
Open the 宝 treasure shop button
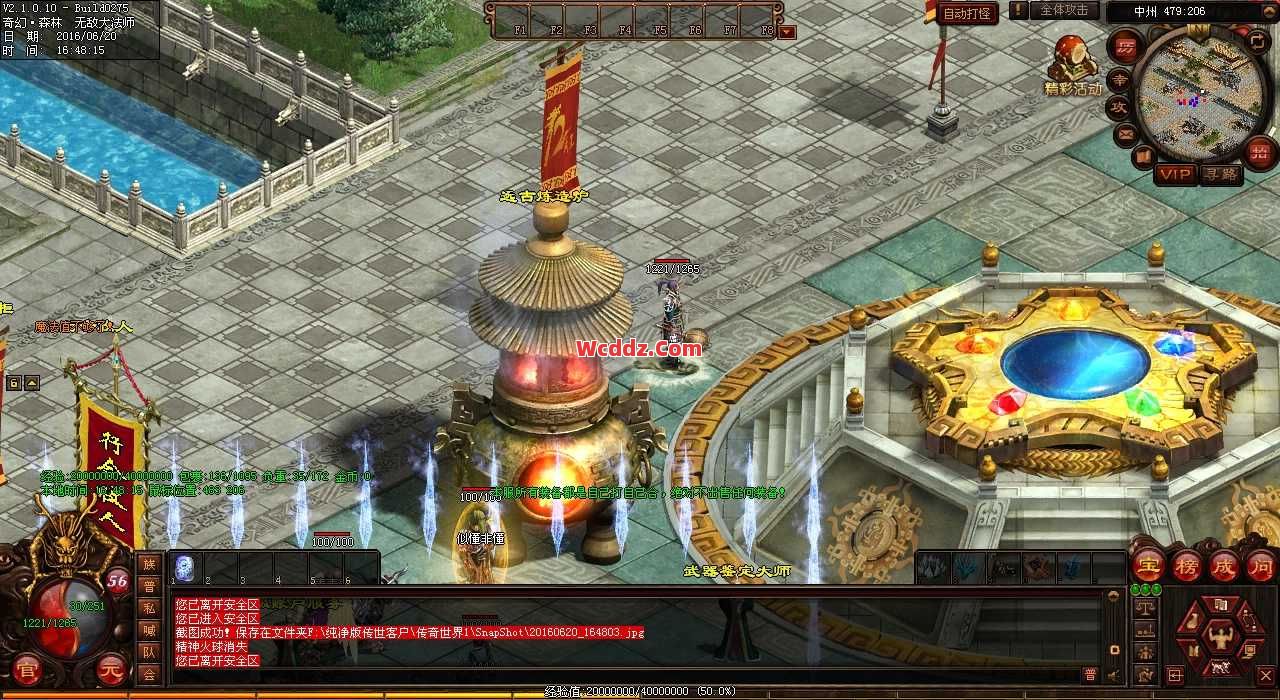1149,566
